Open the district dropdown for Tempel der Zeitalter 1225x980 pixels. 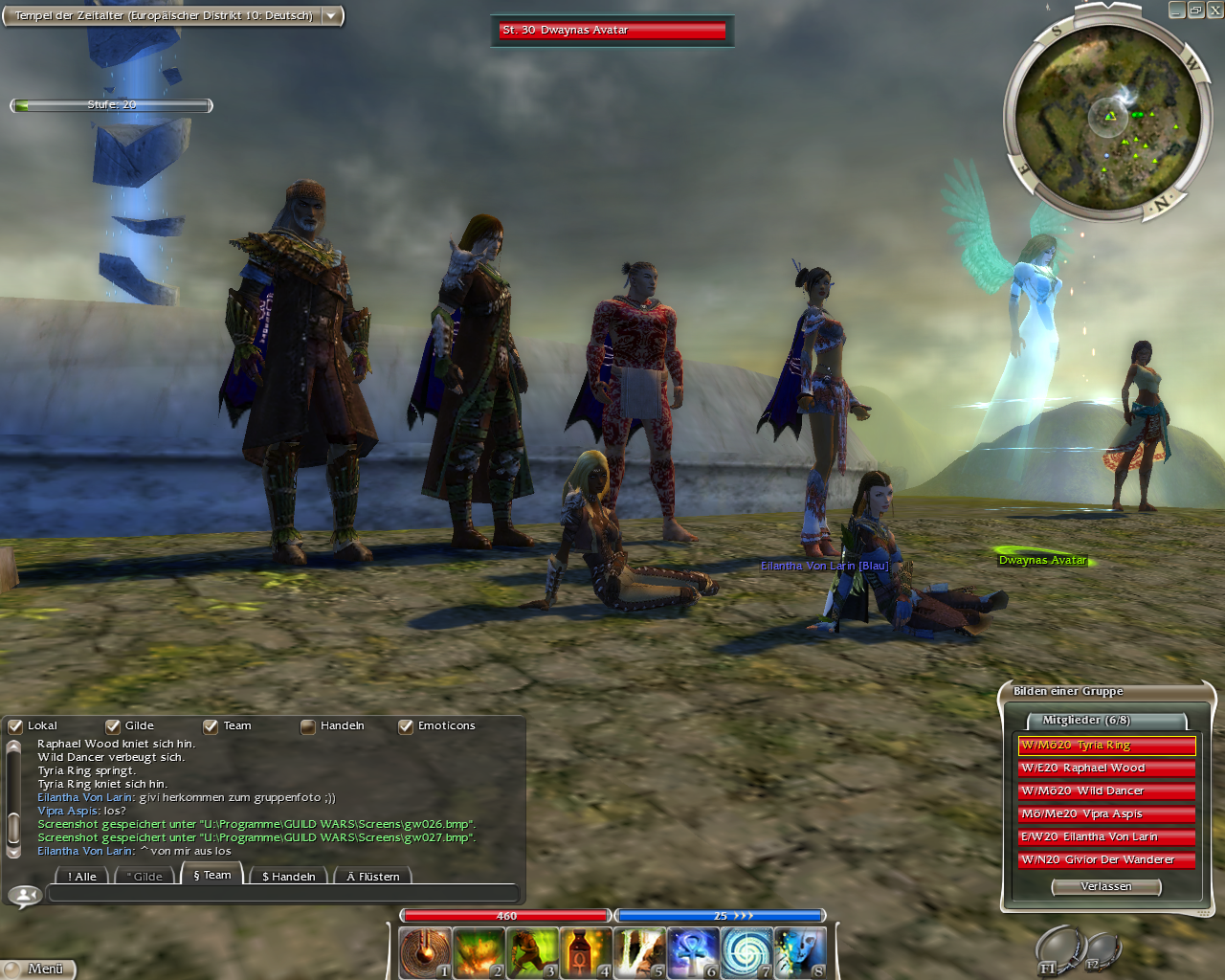pyautogui.click(x=331, y=16)
